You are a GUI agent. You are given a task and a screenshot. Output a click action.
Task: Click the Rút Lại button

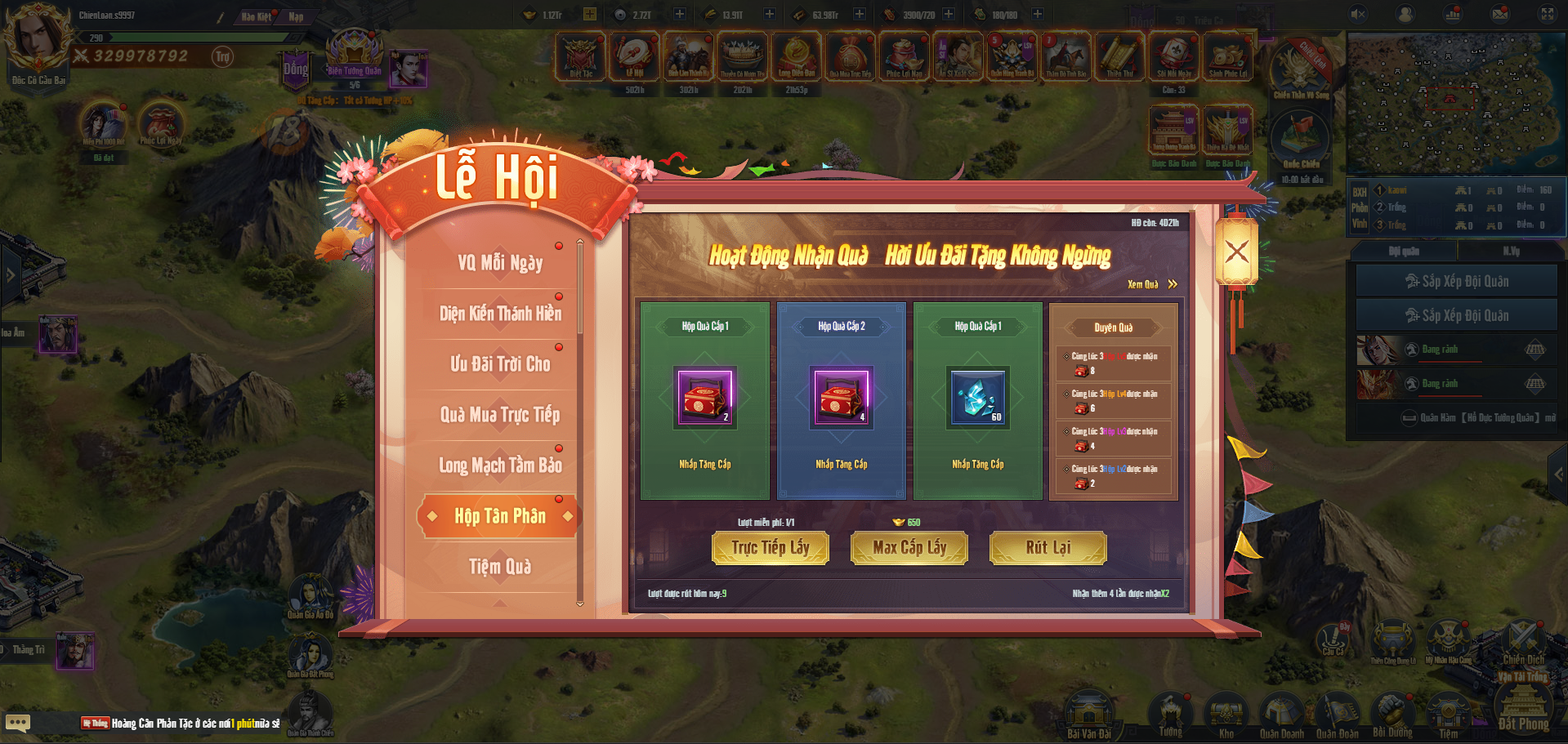point(1048,548)
